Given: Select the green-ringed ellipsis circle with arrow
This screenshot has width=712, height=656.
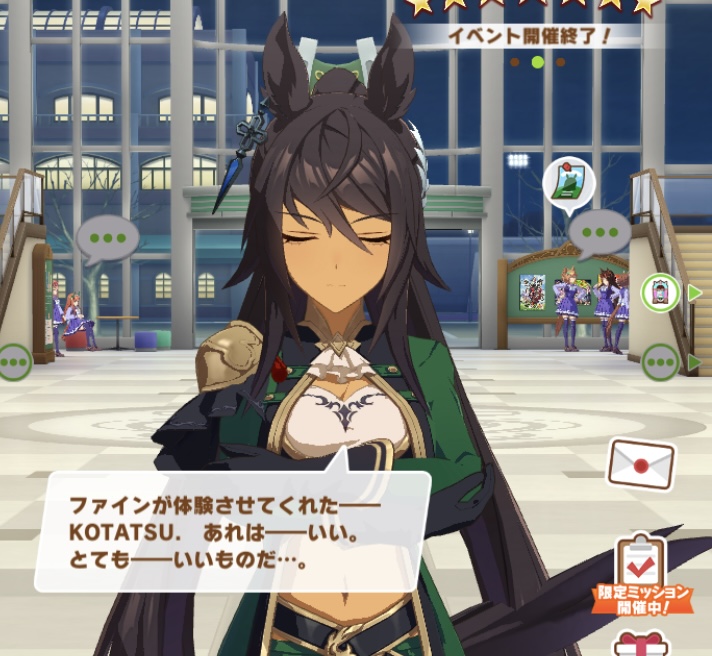Looking at the screenshot, I should point(661,360).
